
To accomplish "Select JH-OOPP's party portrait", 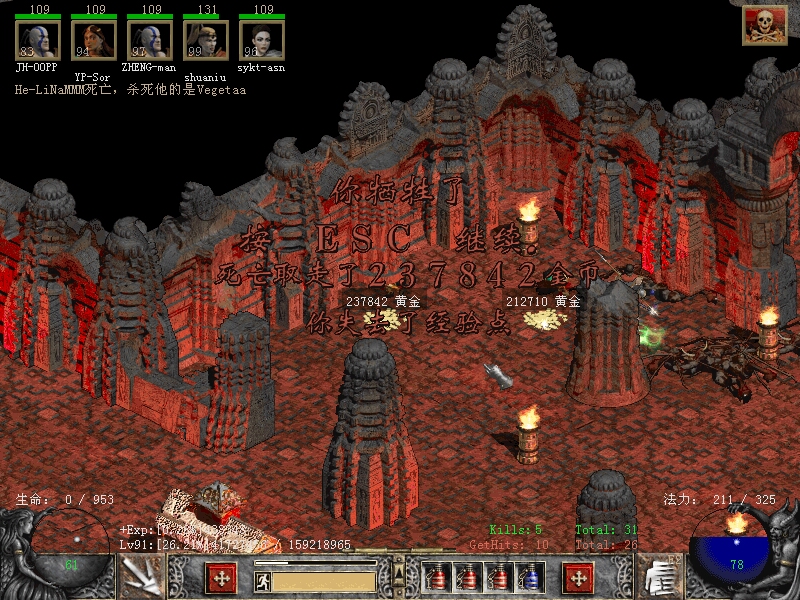I will click(x=38, y=40).
